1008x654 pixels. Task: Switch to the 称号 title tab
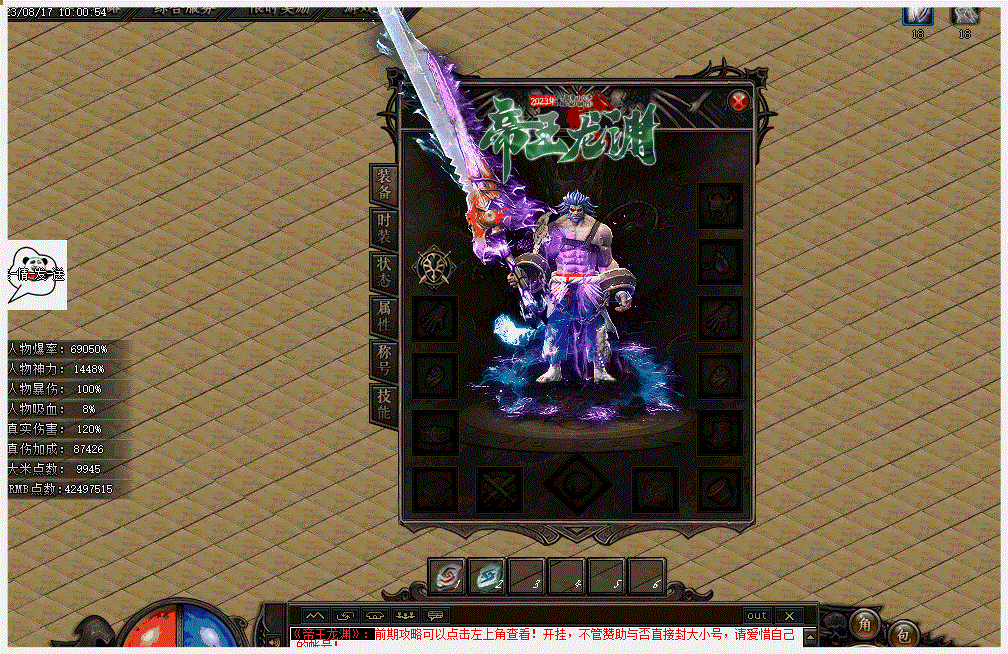click(x=384, y=360)
